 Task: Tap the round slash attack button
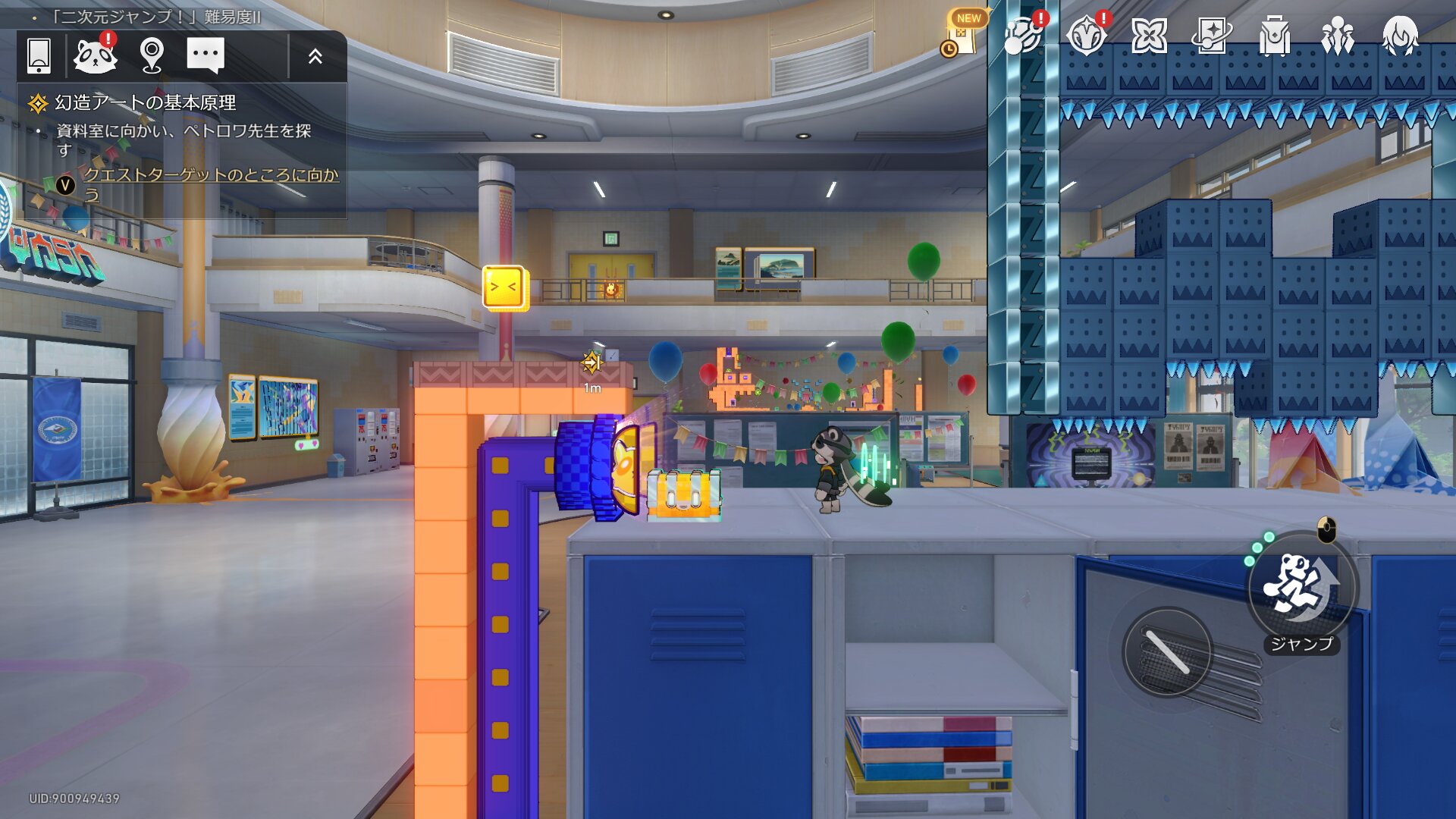[x=1167, y=651]
